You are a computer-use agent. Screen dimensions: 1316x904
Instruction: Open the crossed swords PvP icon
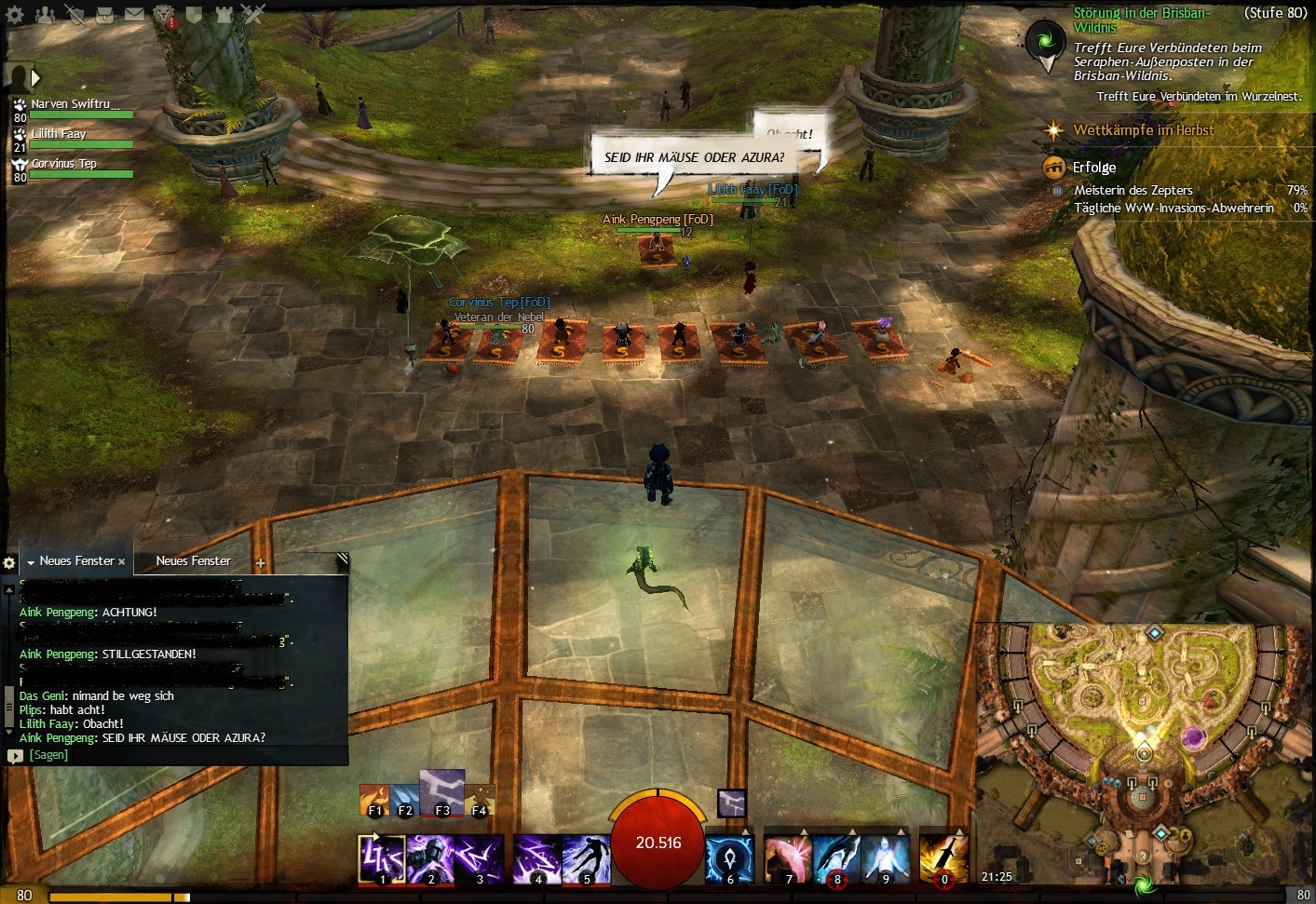coord(253,14)
